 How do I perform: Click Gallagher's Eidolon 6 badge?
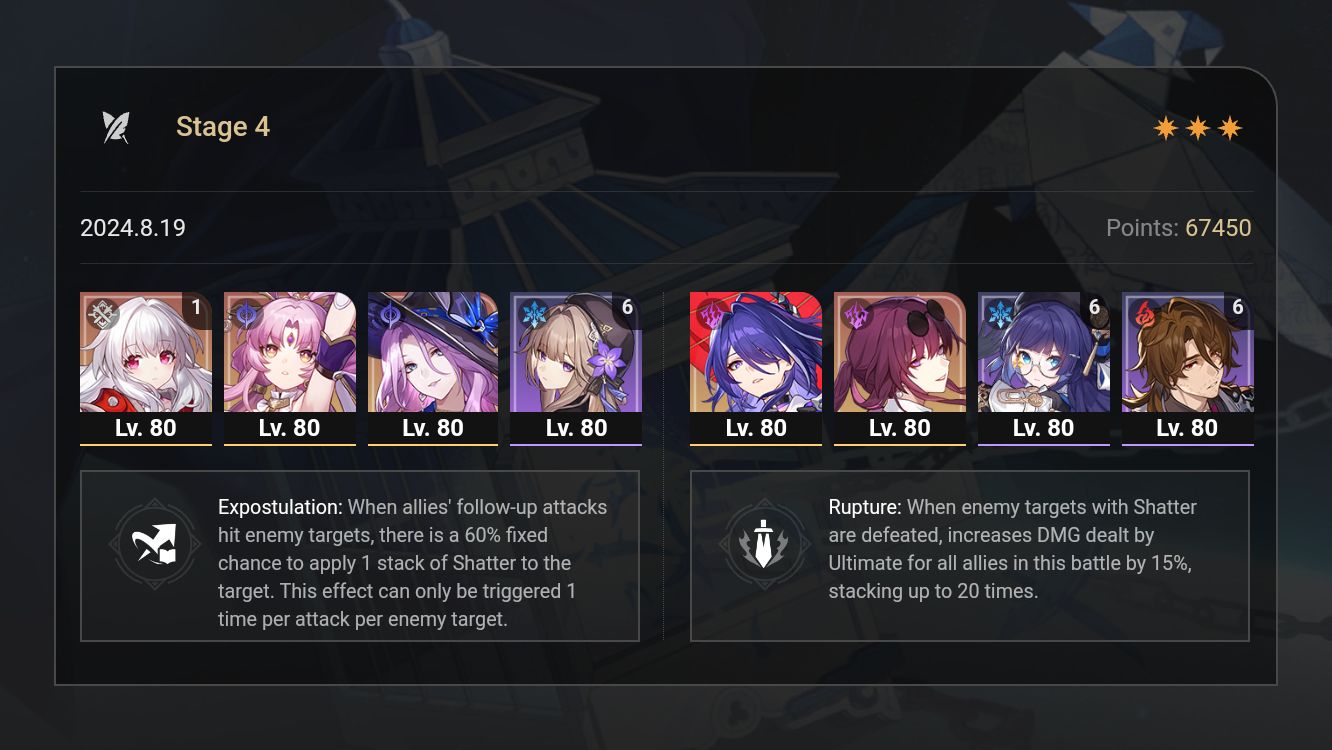click(1238, 308)
